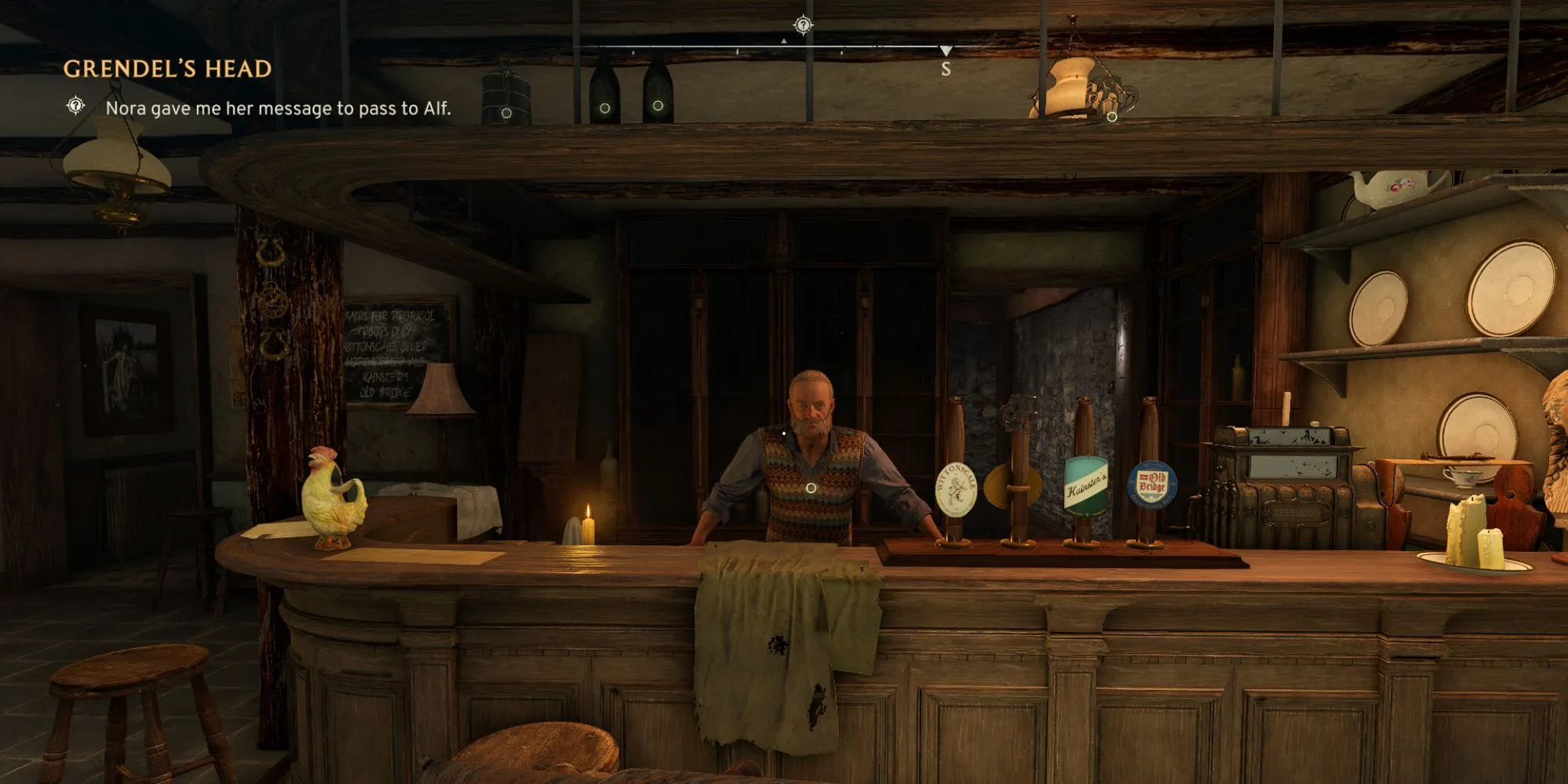1568x784 pixels.
Task: Click the compass bar's South heading marker
Action: pyautogui.click(x=946, y=69)
